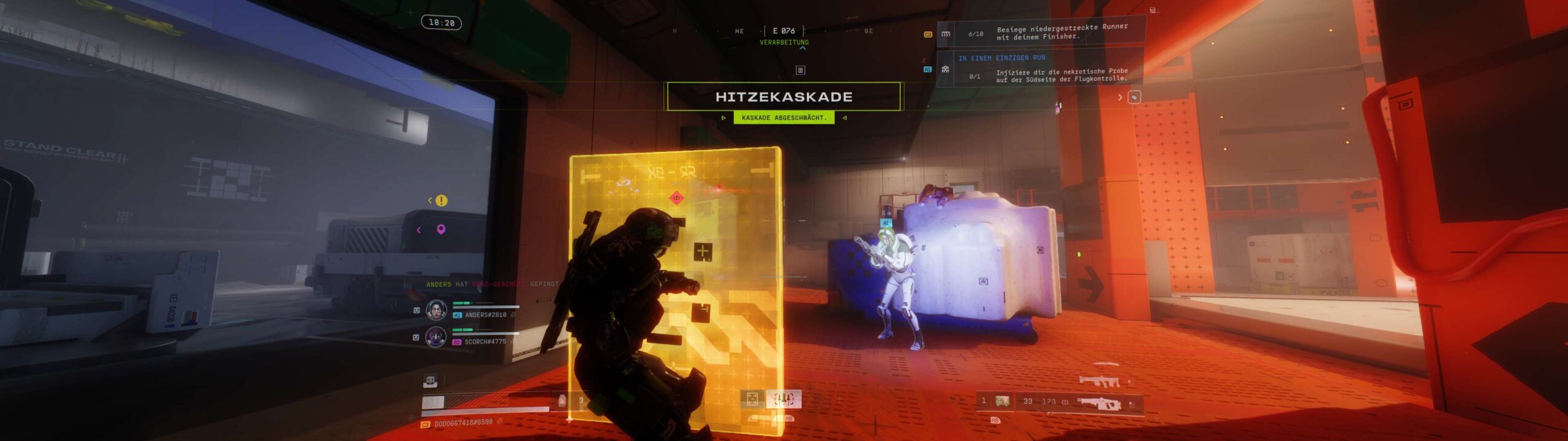Click the yellow exclamation ping marker
Viewport: 1568px width, 441px height.
442,200
